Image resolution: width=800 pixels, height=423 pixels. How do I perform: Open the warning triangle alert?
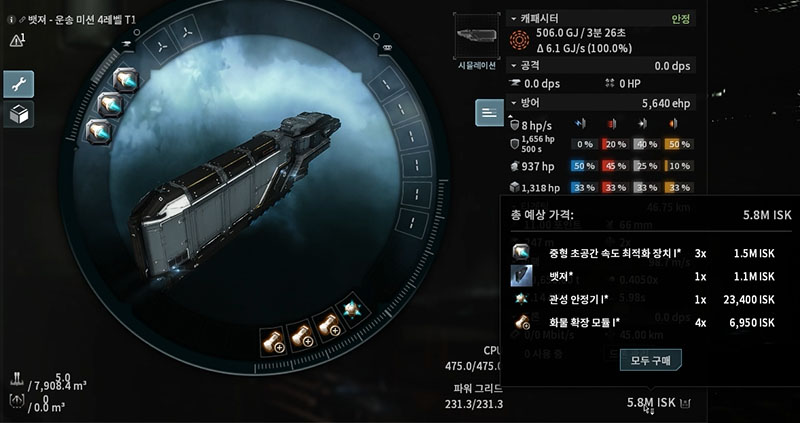[x=15, y=41]
